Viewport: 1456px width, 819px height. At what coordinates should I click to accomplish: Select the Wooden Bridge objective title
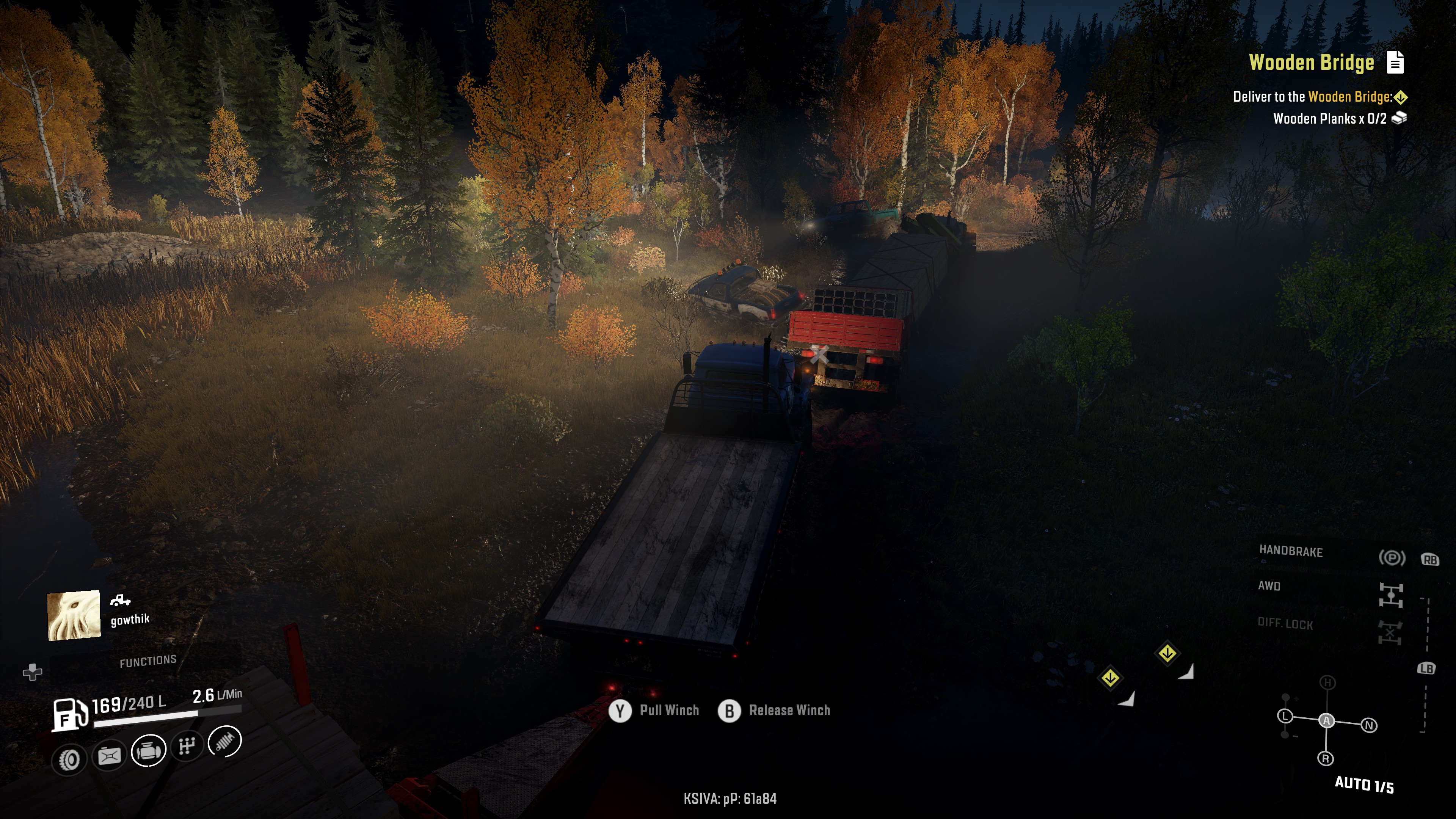(x=1311, y=62)
